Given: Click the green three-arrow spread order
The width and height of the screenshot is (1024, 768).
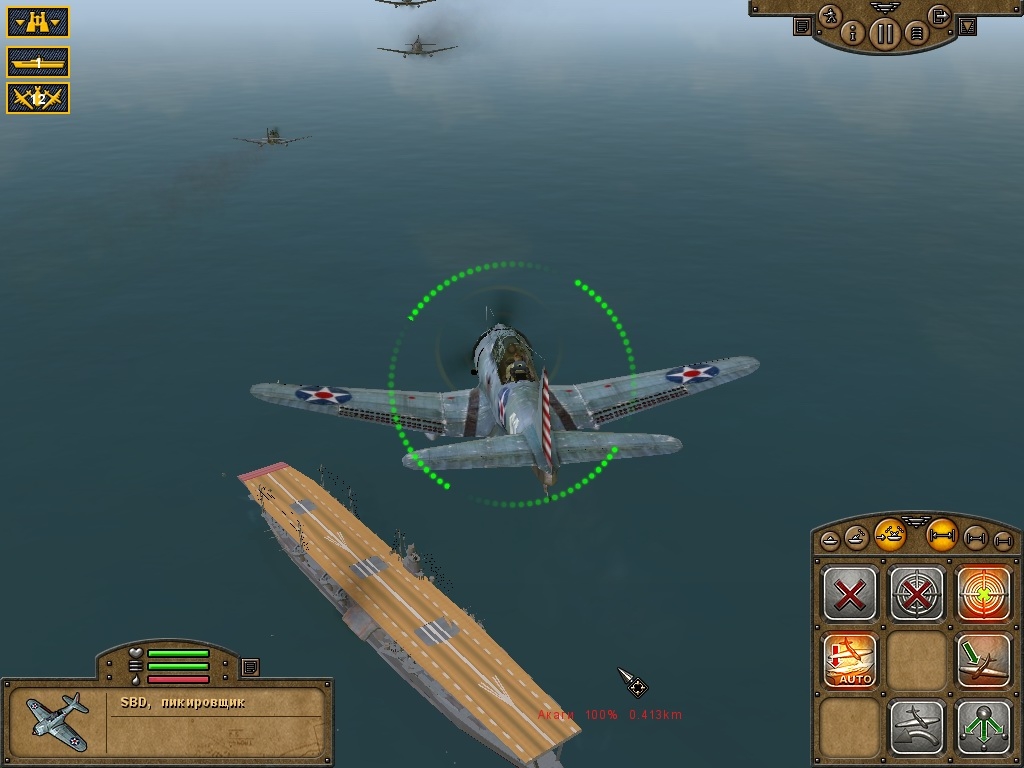Looking at the screenshot, I should pyautogui.click(x=983, y=724).
